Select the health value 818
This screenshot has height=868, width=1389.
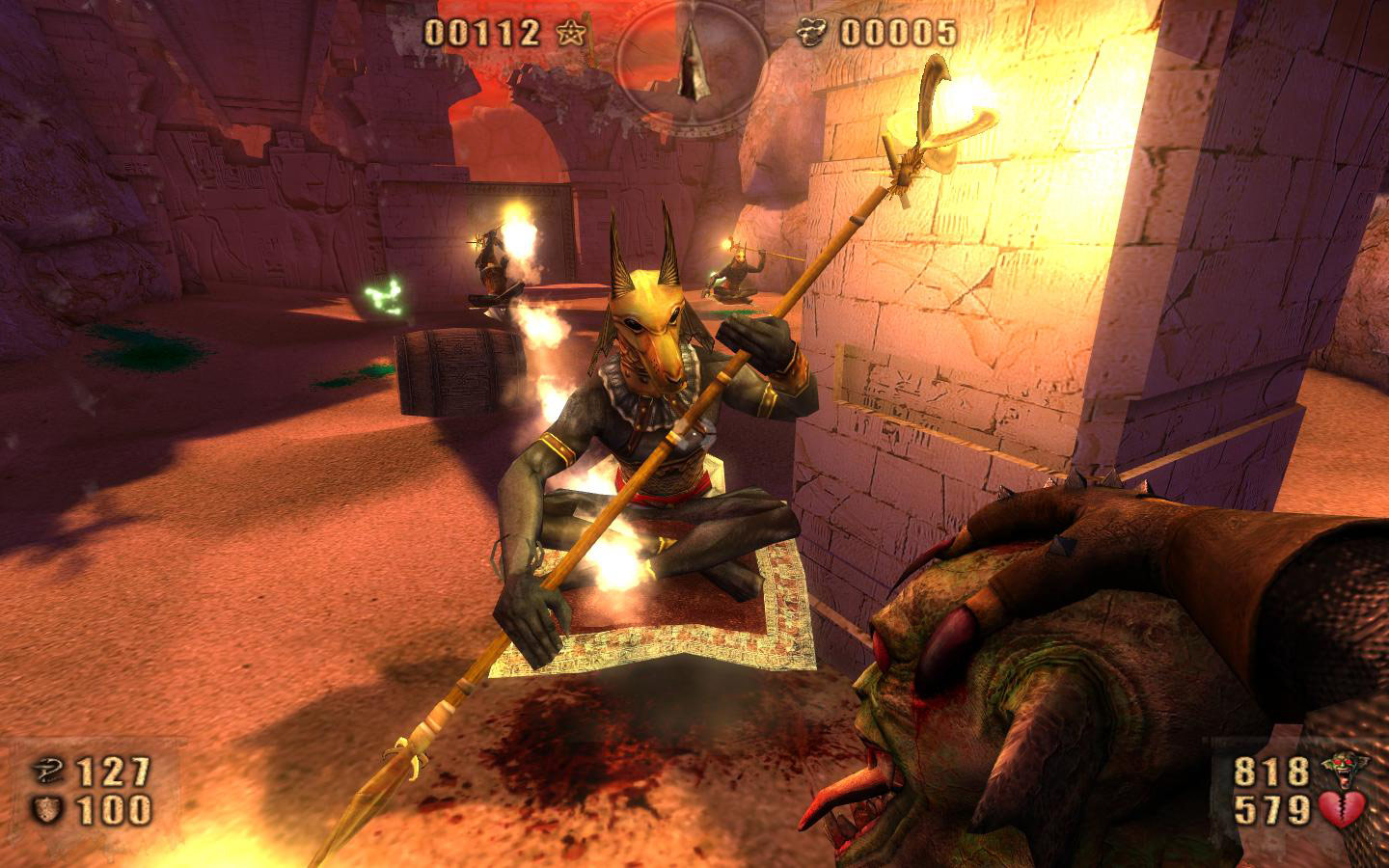click(x=1271, y=772)
